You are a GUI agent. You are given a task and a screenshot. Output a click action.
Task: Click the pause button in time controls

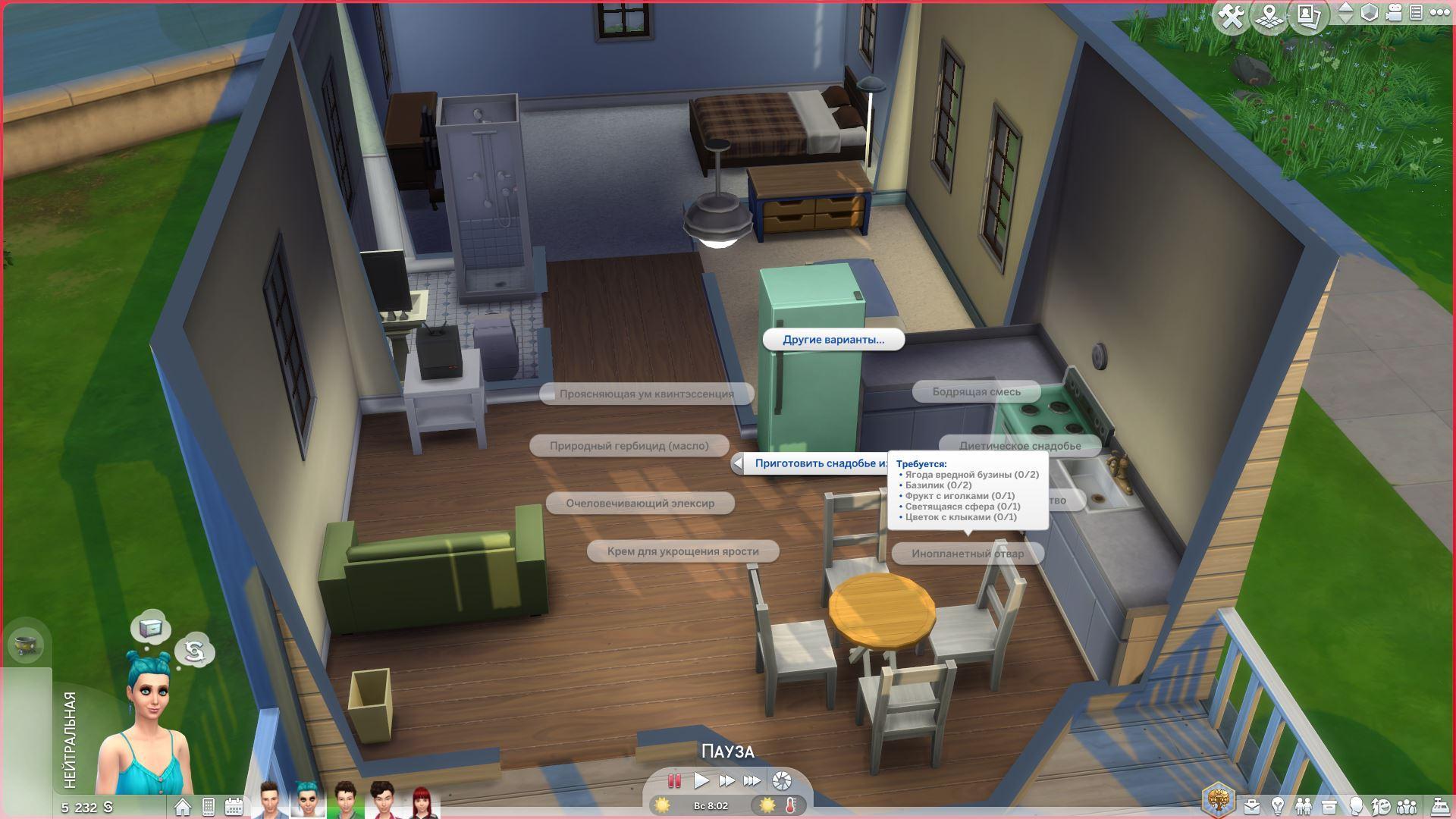(674, 780)
